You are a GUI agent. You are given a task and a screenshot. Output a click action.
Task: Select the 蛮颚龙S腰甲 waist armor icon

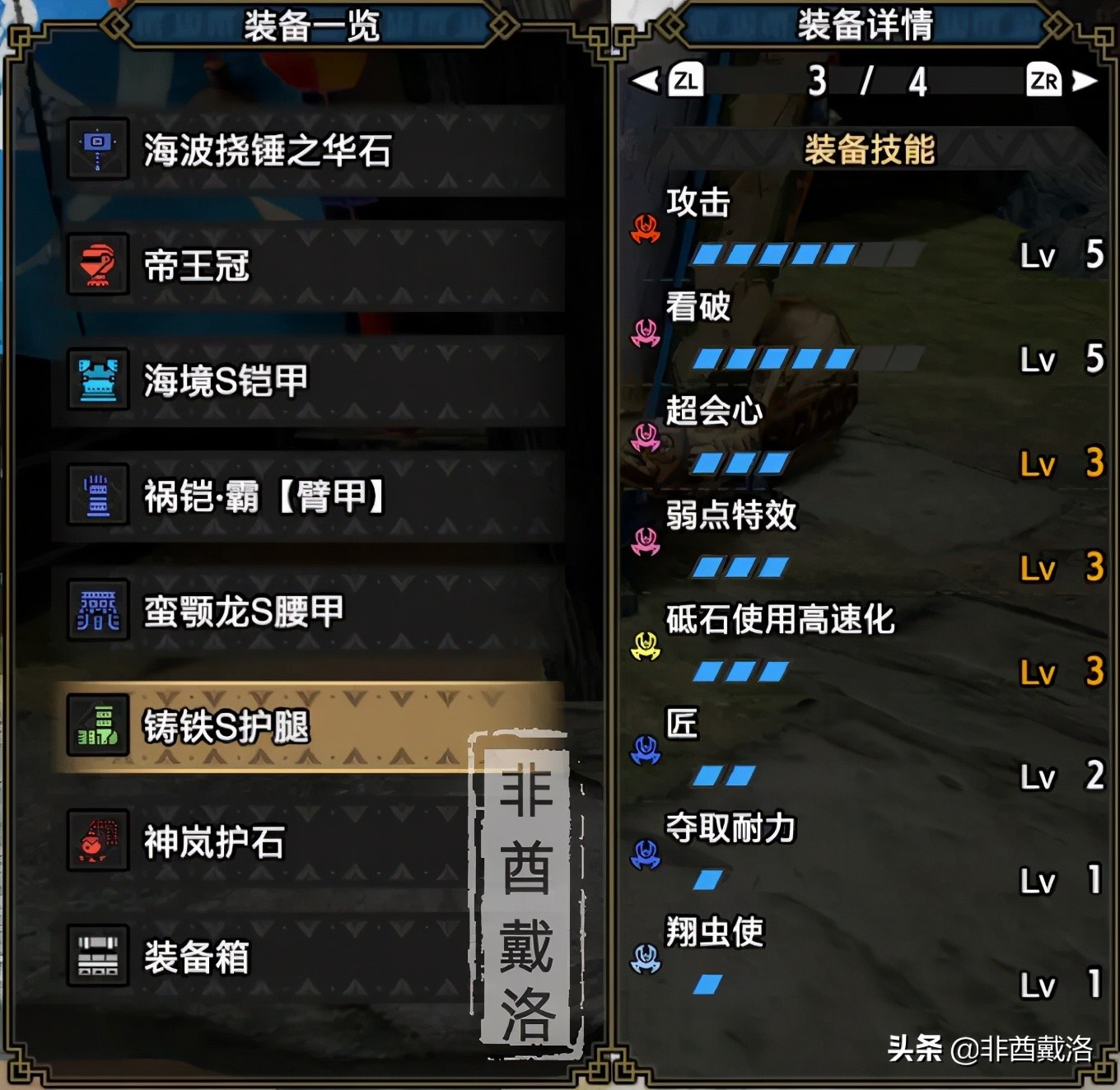[99, 611]
